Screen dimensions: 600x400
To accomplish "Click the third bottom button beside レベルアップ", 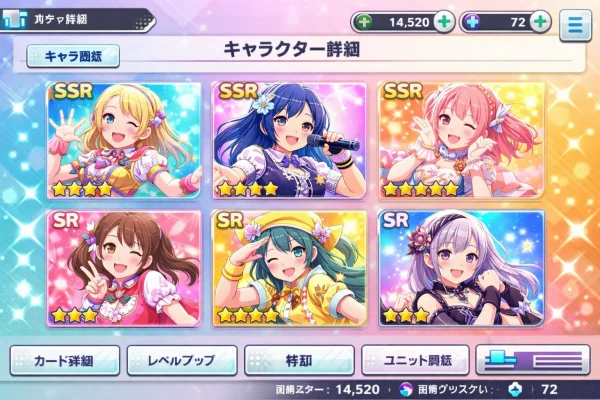I will pos(299,358).
